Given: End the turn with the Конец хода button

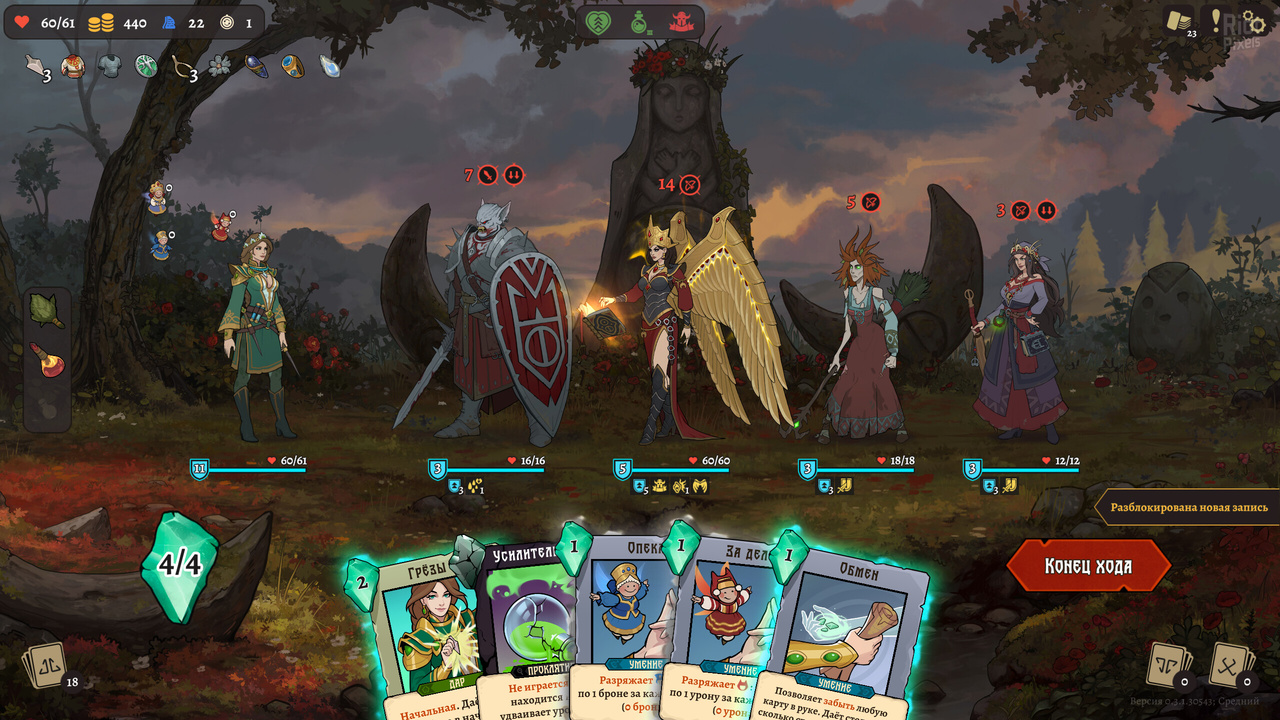Looking at the screenshot, I should tap(1089, 564).
